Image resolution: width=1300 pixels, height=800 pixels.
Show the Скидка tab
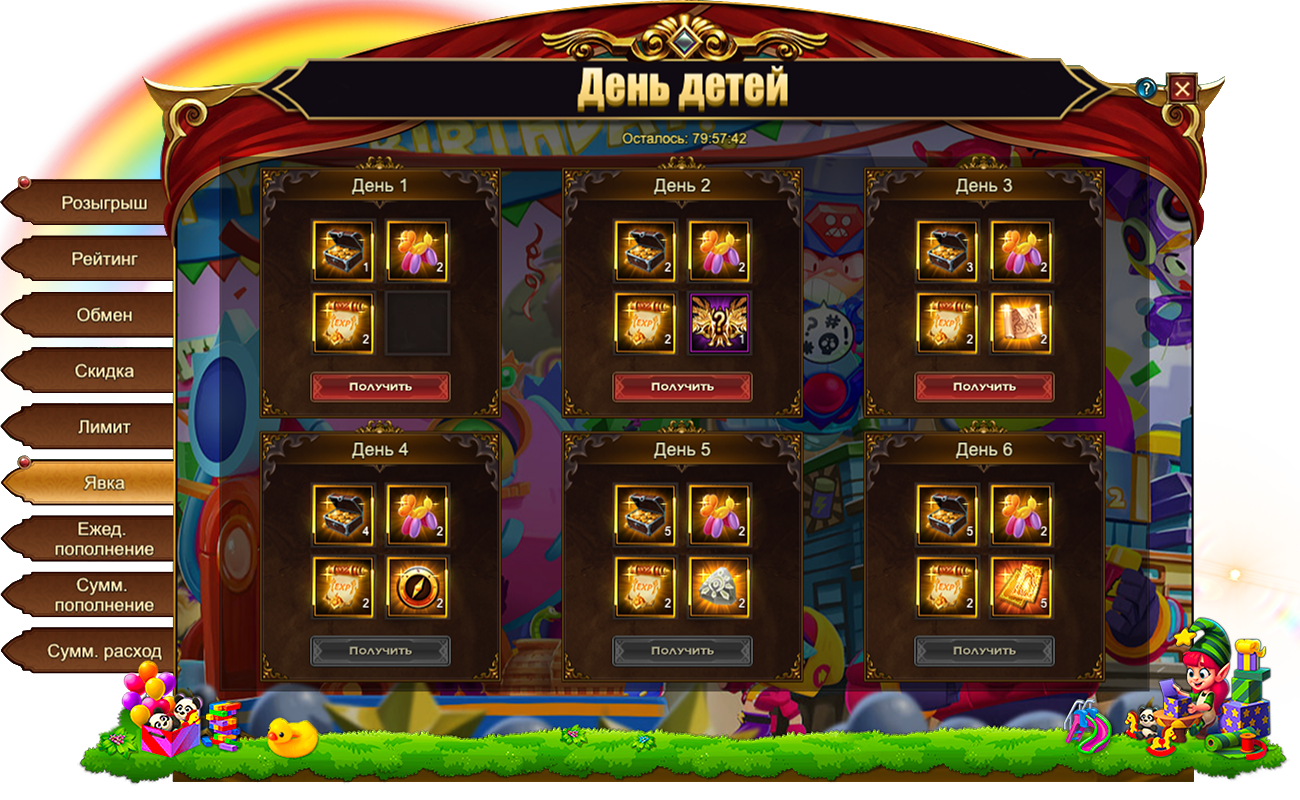(x=103, y=371)
